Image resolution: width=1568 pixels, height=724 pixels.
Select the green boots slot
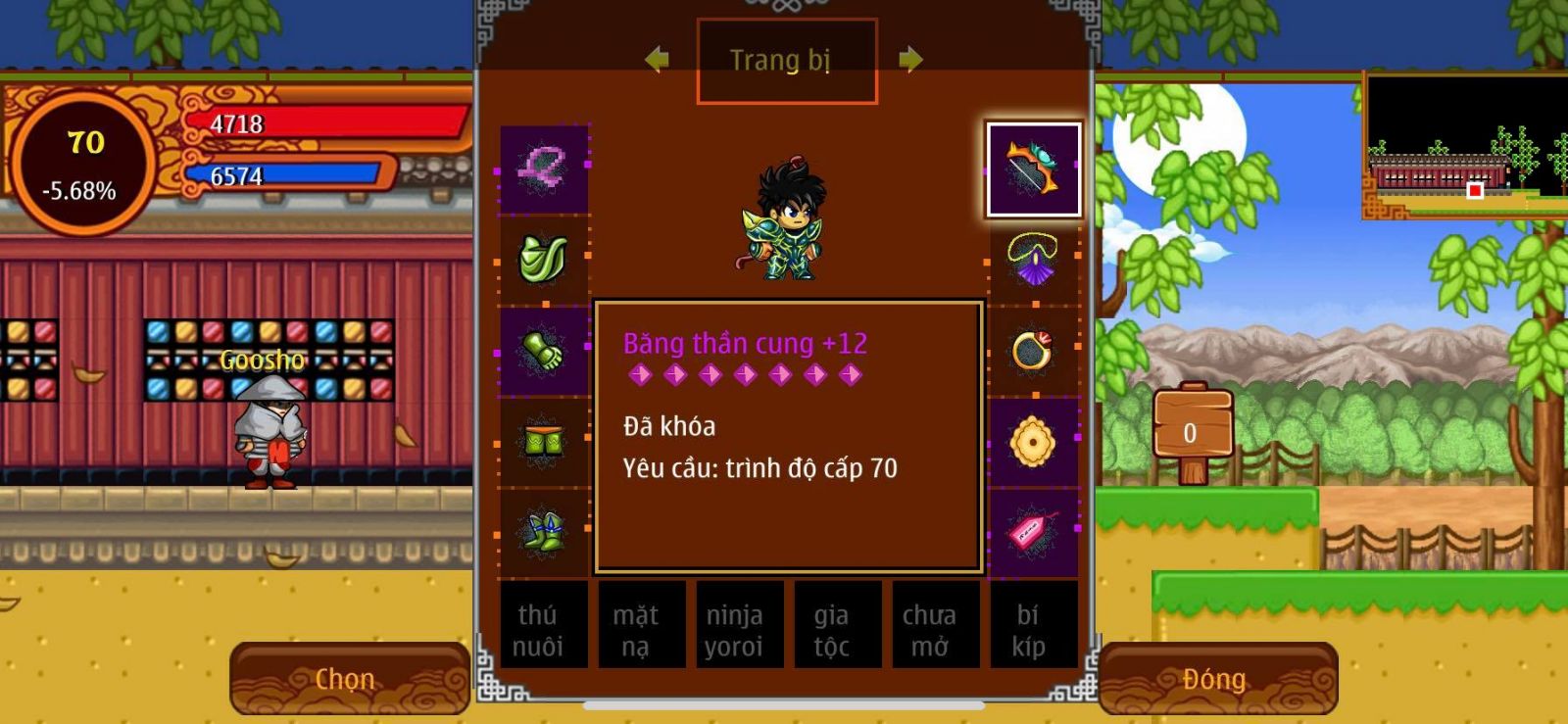pyautogui.click(x=544, y=533)
